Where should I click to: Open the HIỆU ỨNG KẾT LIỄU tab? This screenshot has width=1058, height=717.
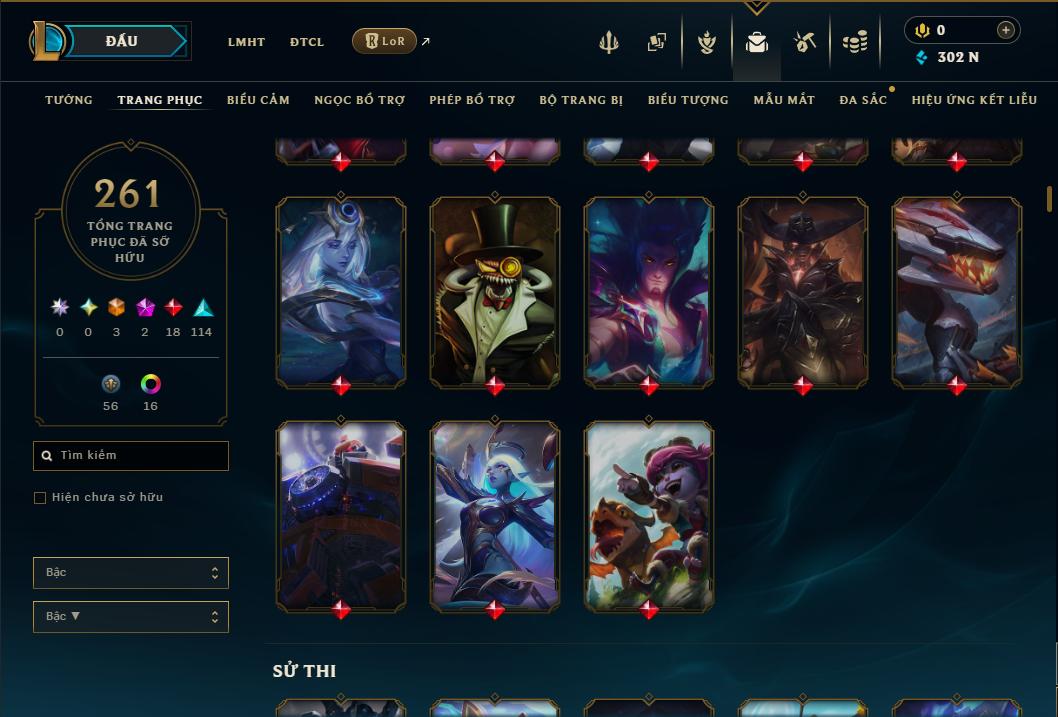coord(974,100)
